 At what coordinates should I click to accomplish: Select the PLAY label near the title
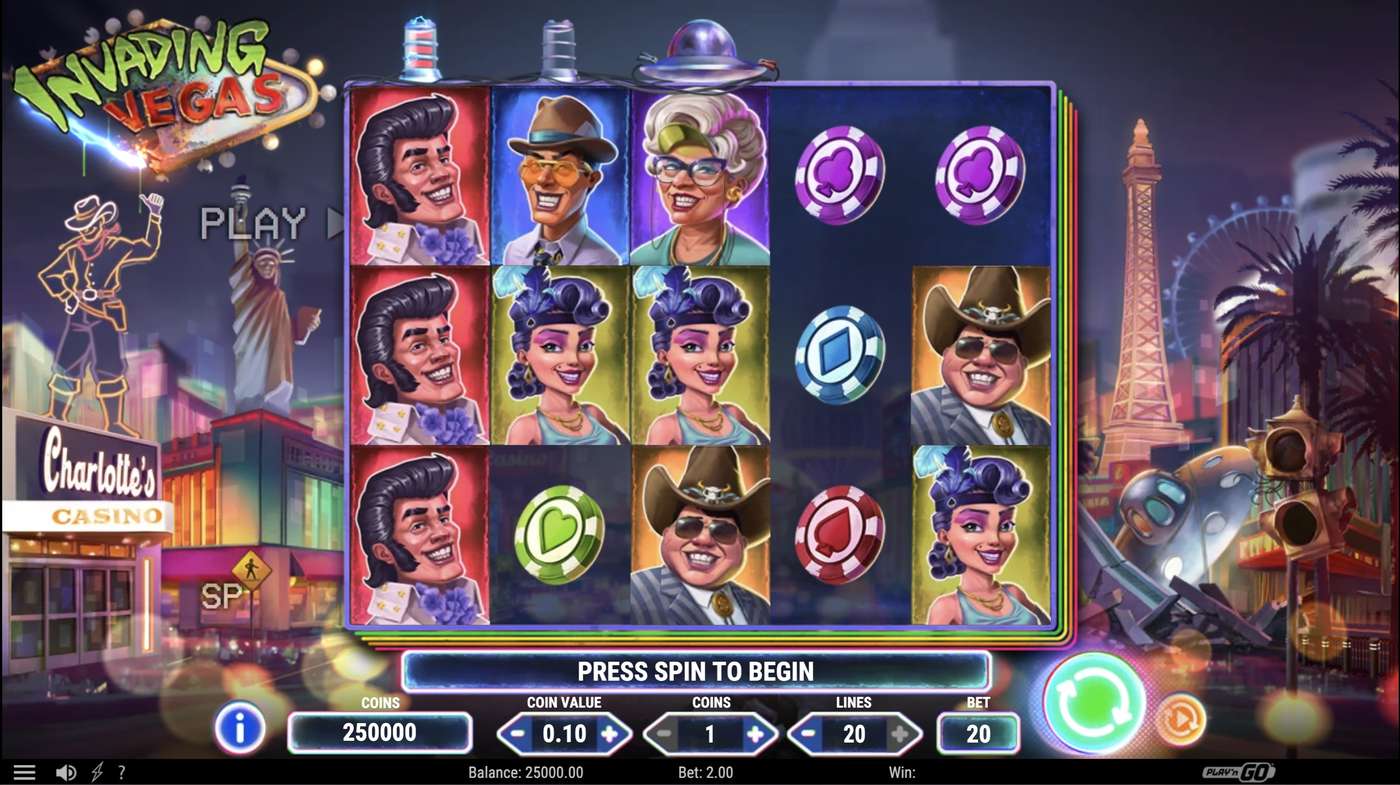[253, 223]
